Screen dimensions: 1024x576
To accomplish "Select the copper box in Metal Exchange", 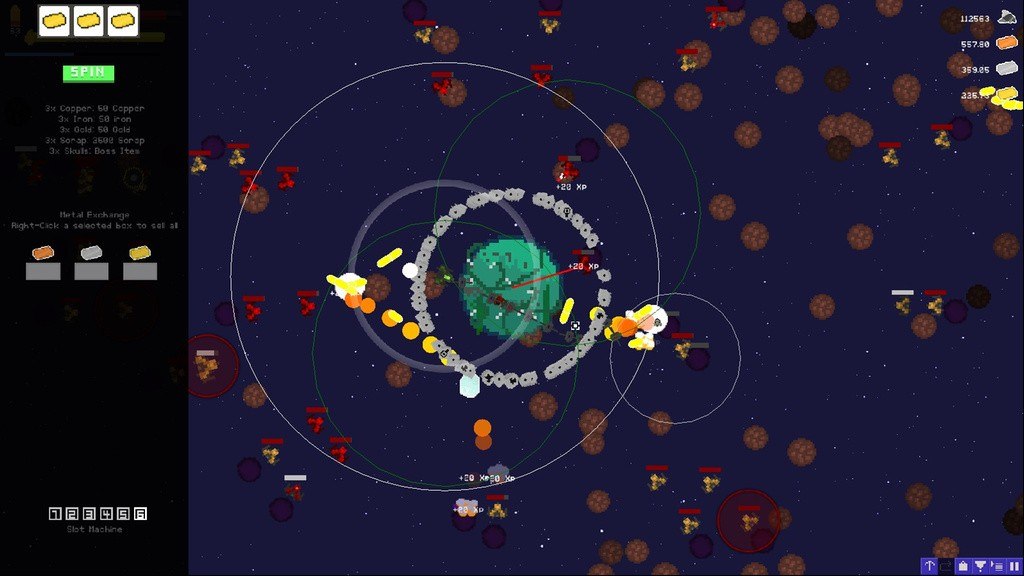I will tap(43, 270).
